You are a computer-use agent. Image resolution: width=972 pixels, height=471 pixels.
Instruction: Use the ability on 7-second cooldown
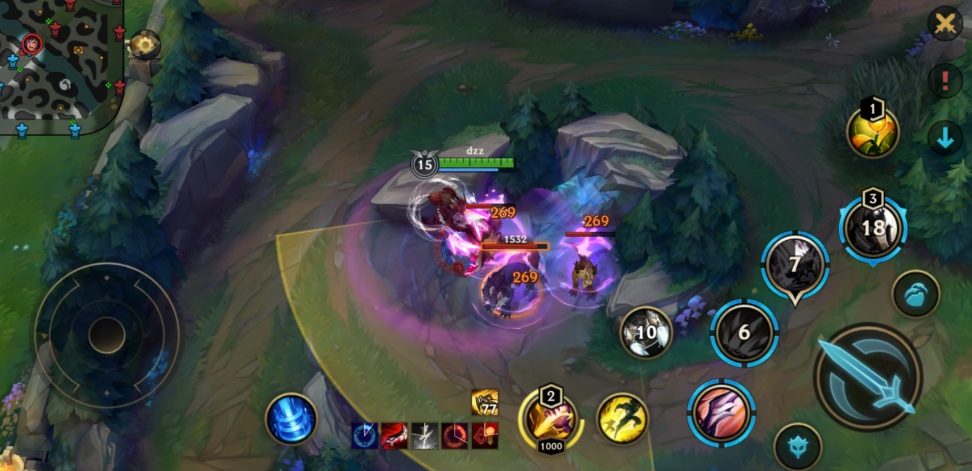pos(795,265)
